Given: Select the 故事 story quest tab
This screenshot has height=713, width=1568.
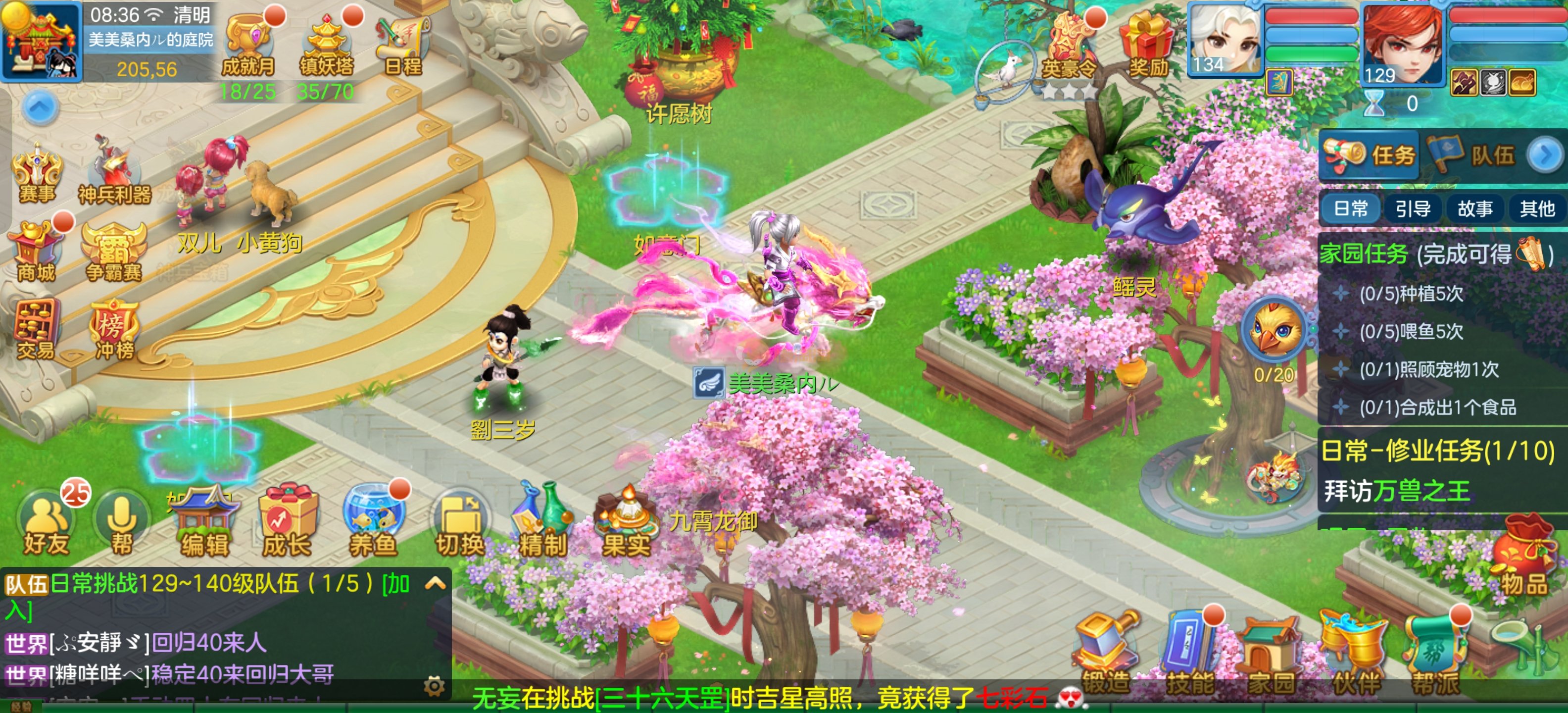Looking at the screenshot, I should pyautogui.click(x=1474, y=209).
